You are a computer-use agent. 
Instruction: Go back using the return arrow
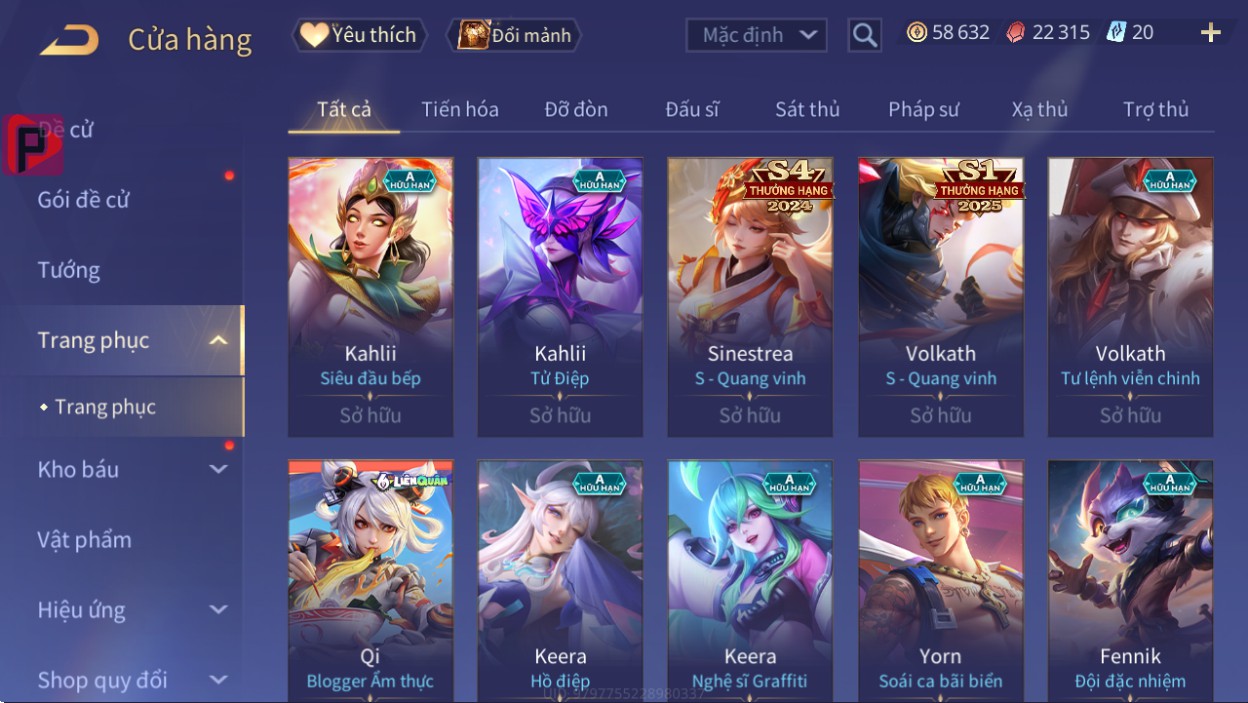pyautogui.click(x=70, y=40)
